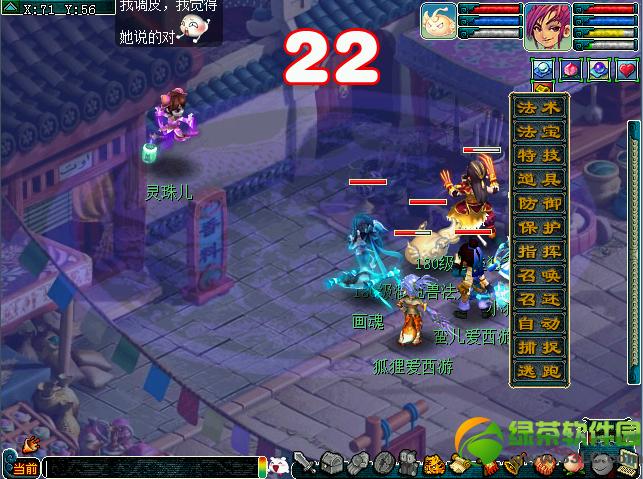Select 逃跑 to flee the battle
Screen dimensions: 643x479
tap(539, 372)
